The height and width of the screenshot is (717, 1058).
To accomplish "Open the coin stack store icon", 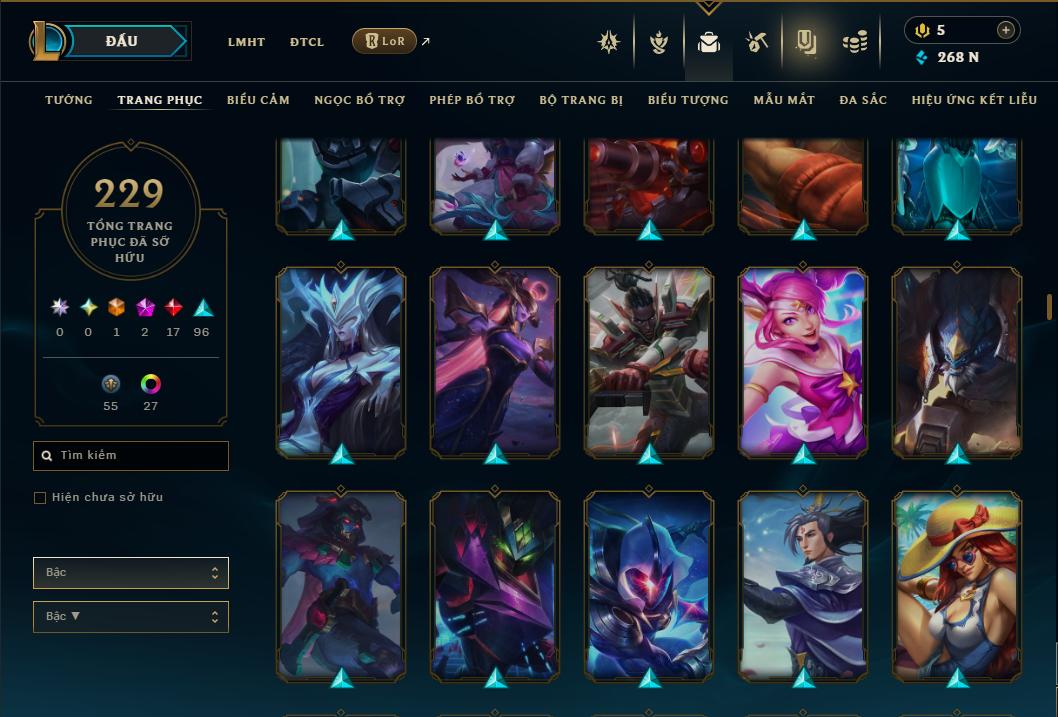I will tap(854, 42).
